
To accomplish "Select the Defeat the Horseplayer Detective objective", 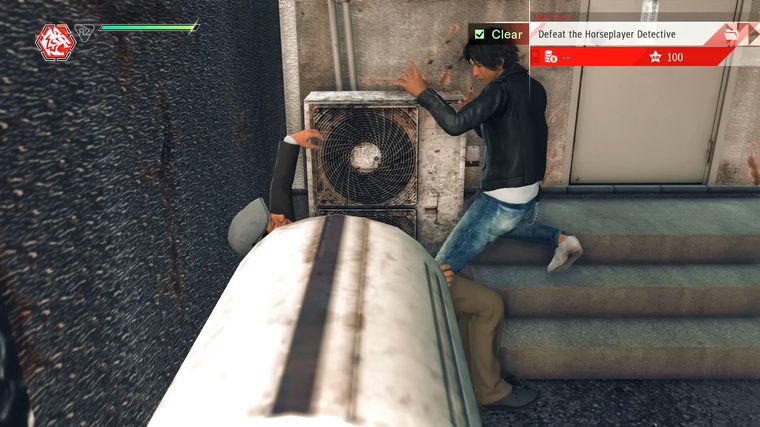I will [x=607, y=34].
